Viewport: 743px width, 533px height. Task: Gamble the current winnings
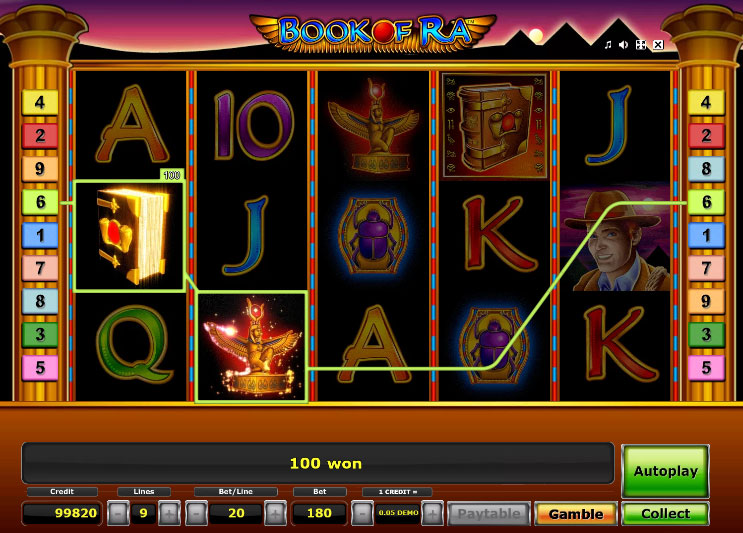(x=575, y=514)
